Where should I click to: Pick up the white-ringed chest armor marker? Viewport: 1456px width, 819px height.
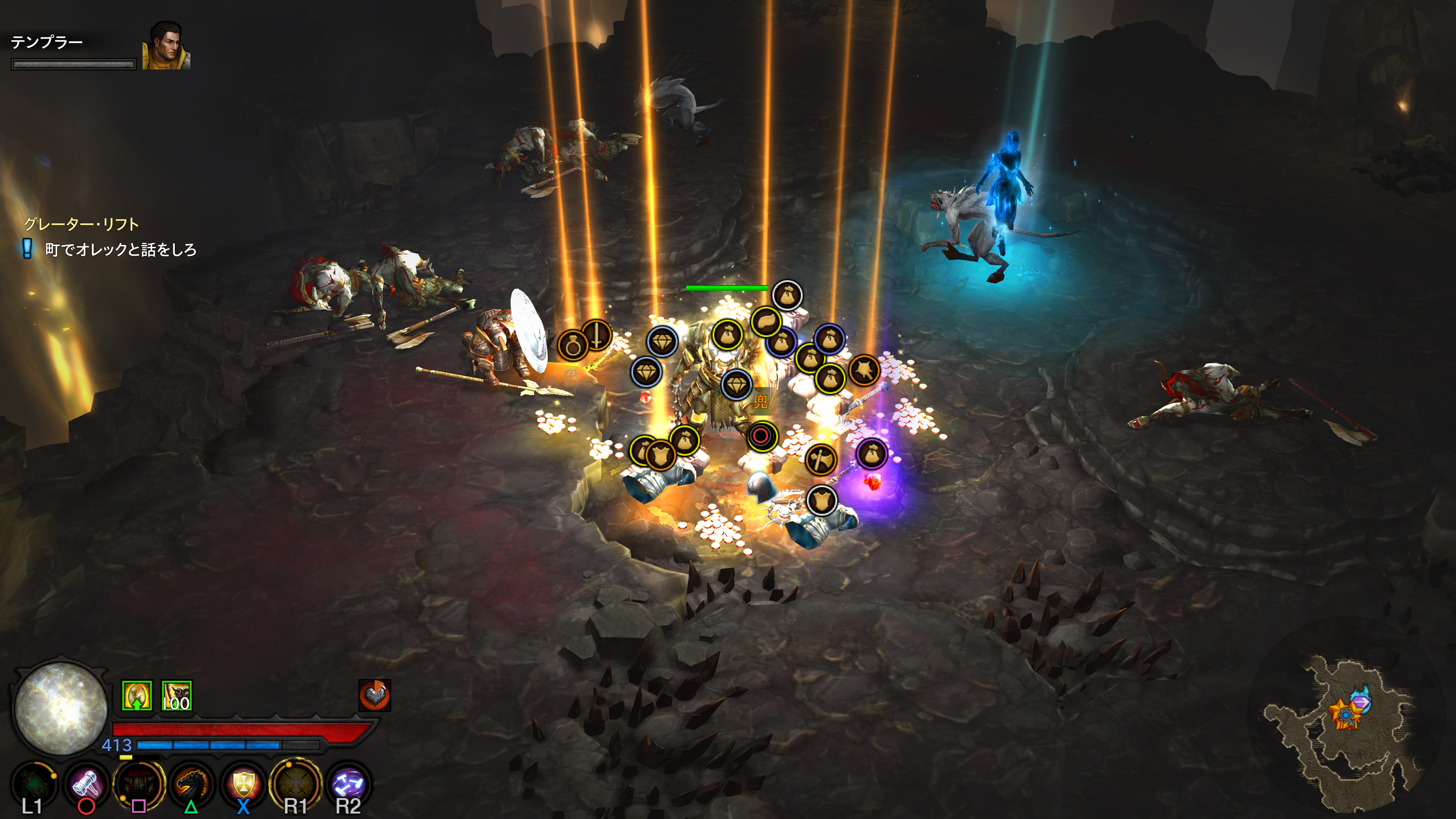pos(821,500)
